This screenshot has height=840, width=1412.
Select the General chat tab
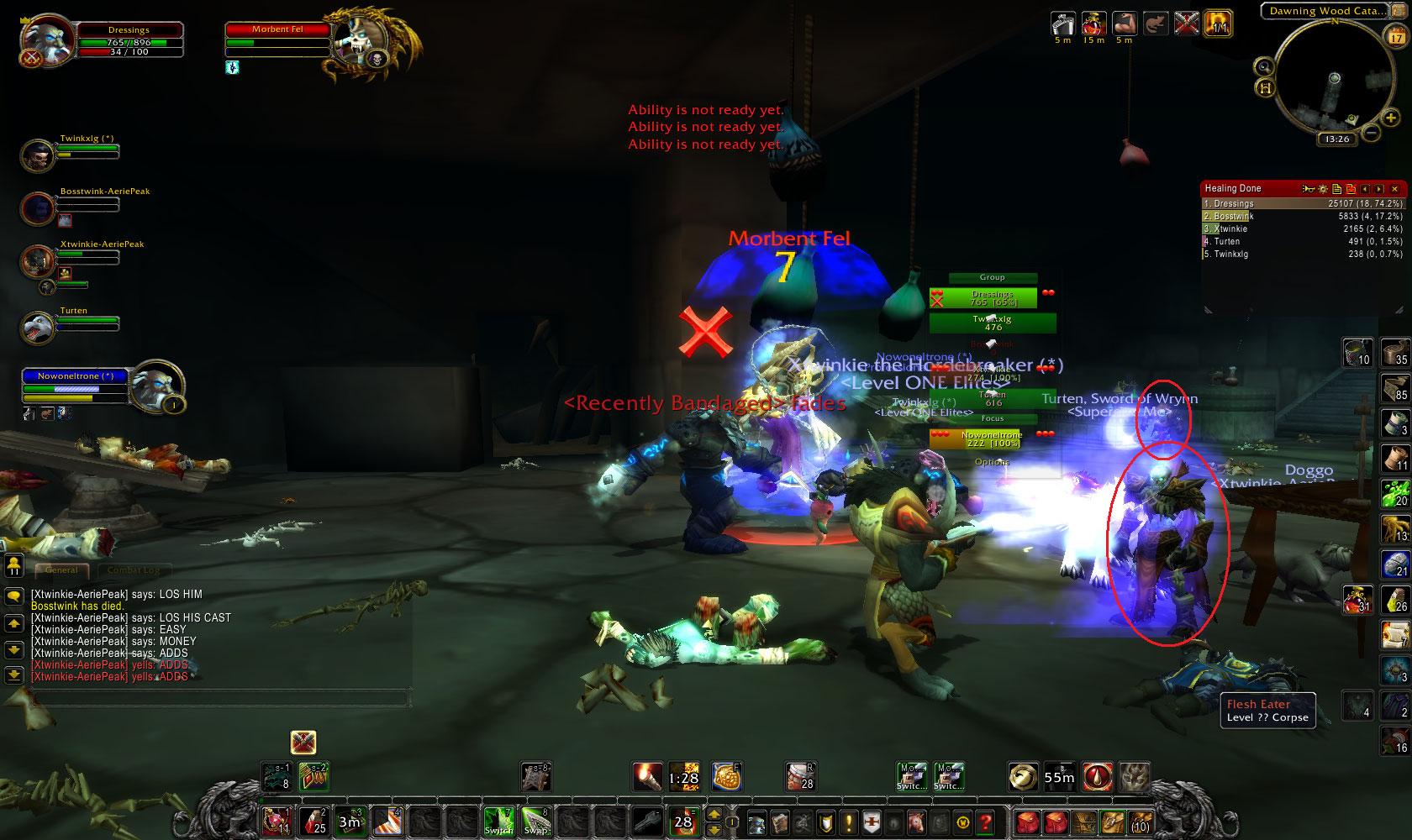tap(62, 570)
